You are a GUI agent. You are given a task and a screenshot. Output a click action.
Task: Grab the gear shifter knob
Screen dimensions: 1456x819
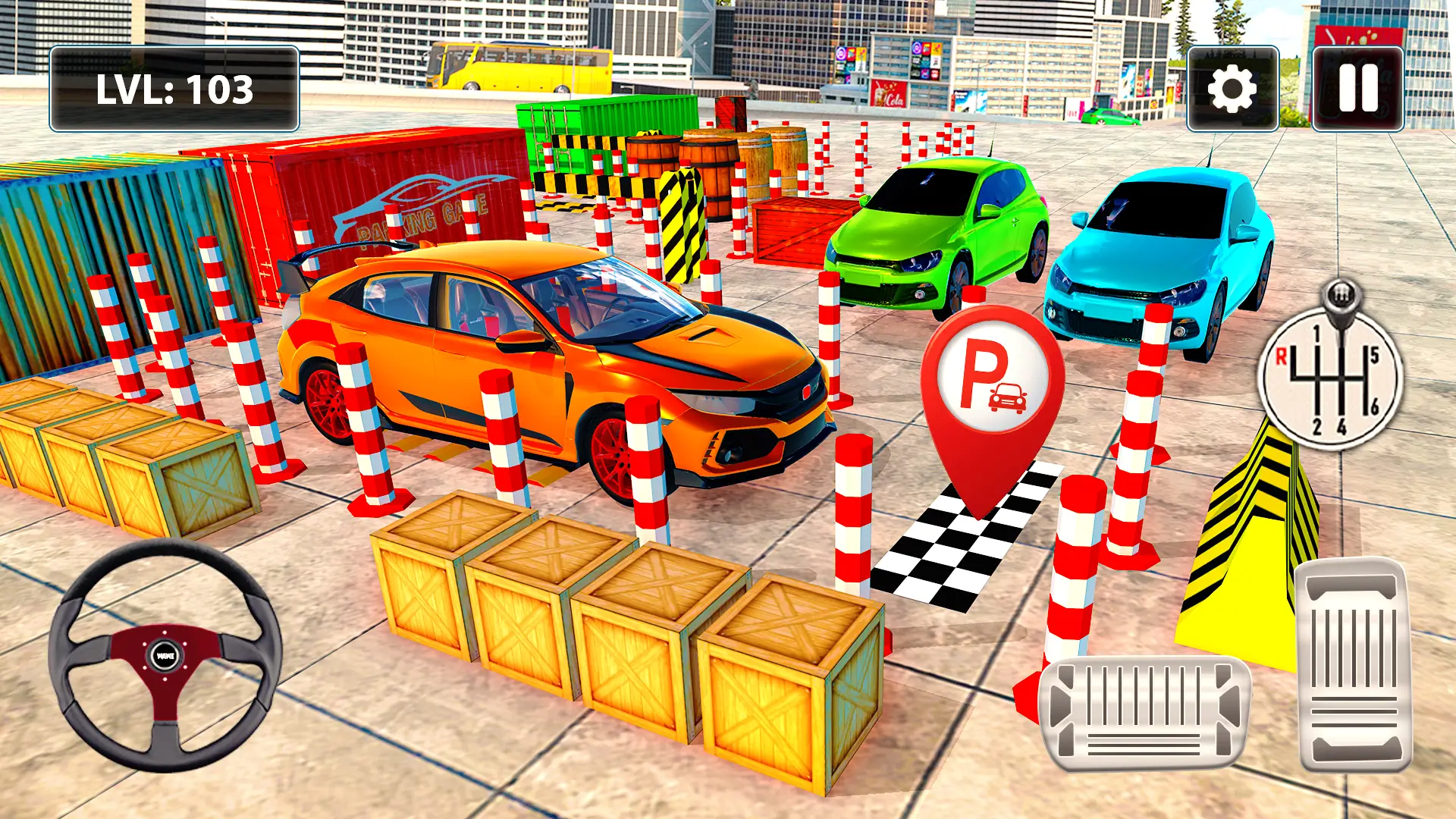click(x=1339, y=296)
